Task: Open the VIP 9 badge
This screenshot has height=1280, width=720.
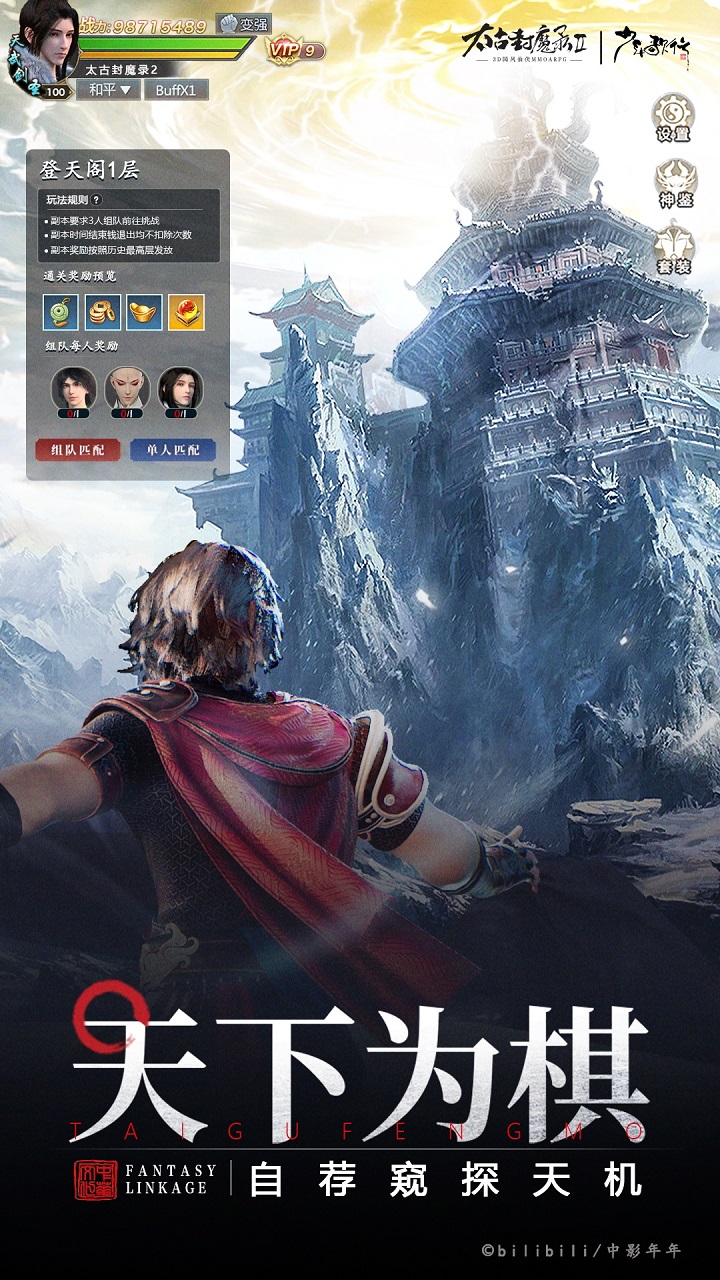Action: pyautogui.click(x=294, y=49)
